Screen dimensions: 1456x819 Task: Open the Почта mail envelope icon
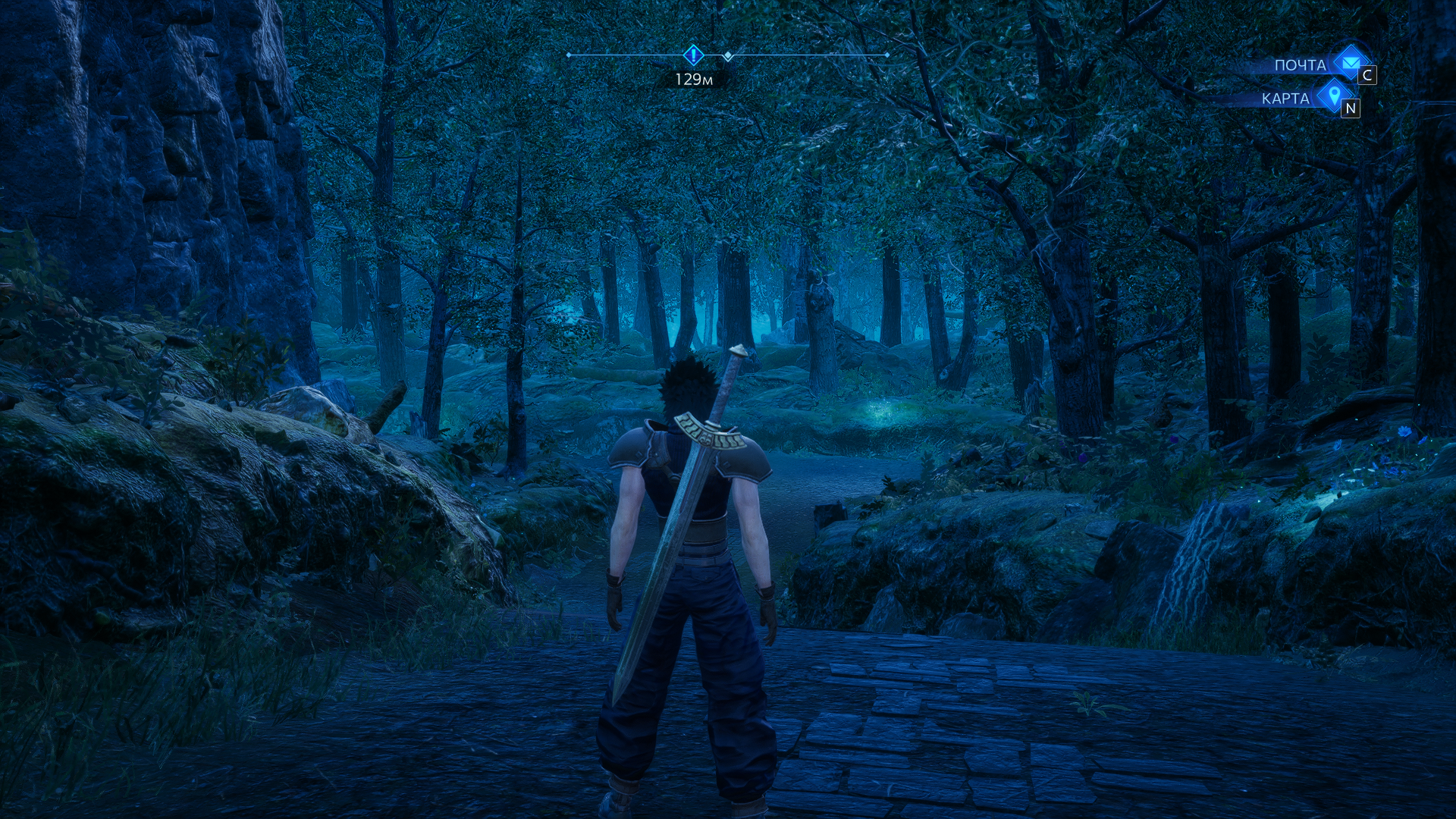[1349, 62]
